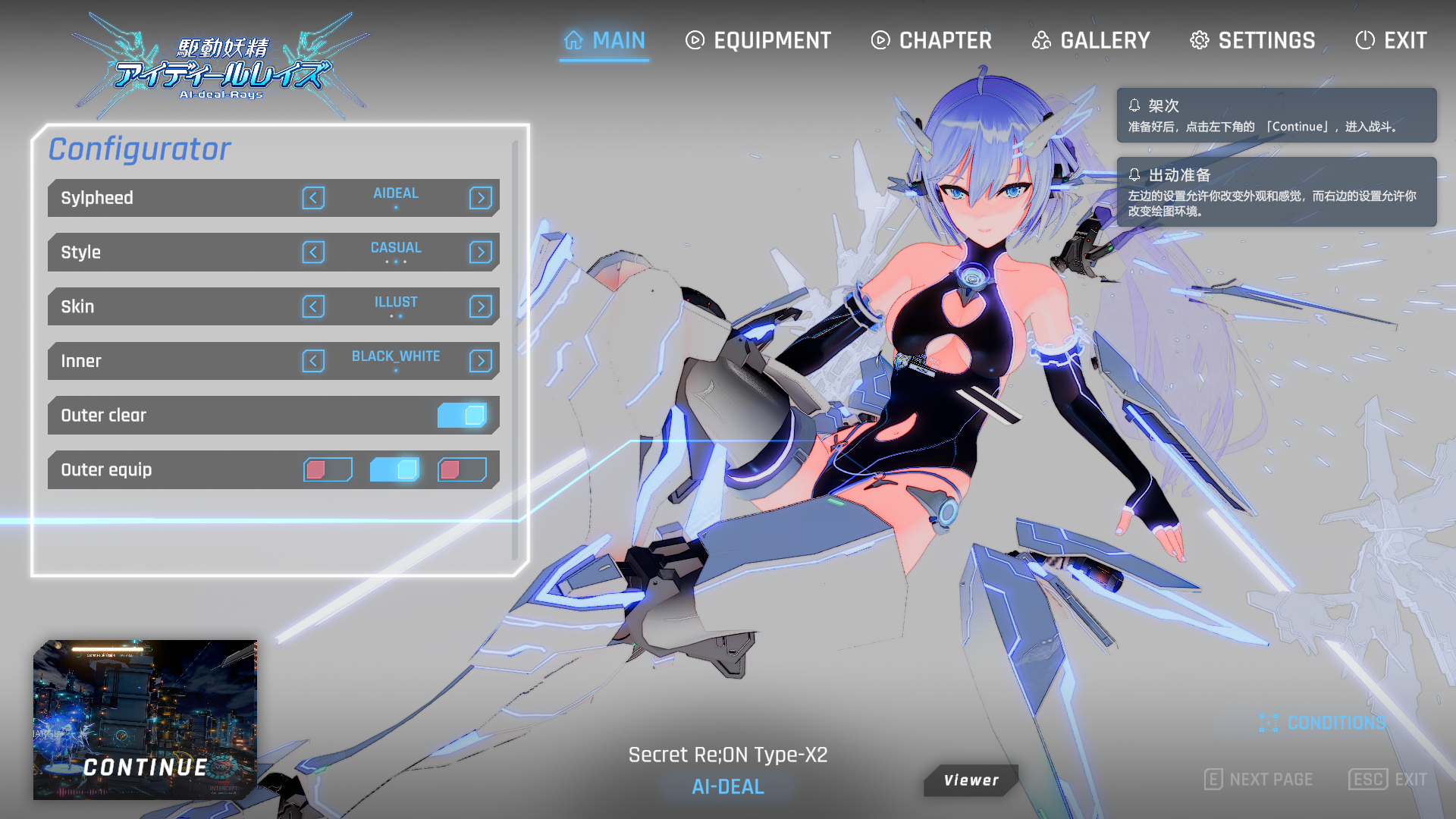The height and width of the screenshot is (819, 1456).
Task: Click the bell icon on the 架次 notification
Action: tap(1135, 106)
